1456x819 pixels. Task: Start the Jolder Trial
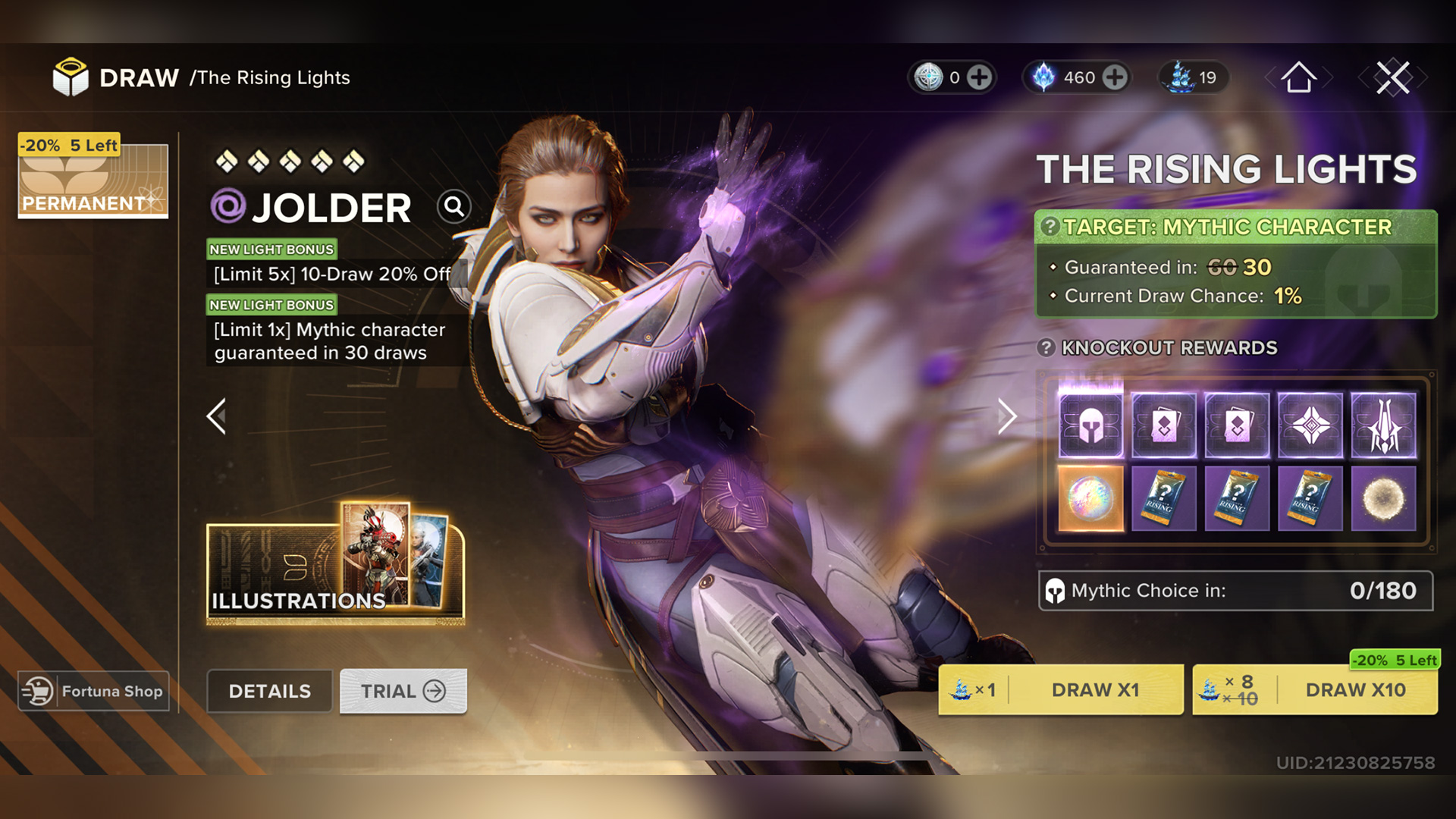tap(403, 691)
